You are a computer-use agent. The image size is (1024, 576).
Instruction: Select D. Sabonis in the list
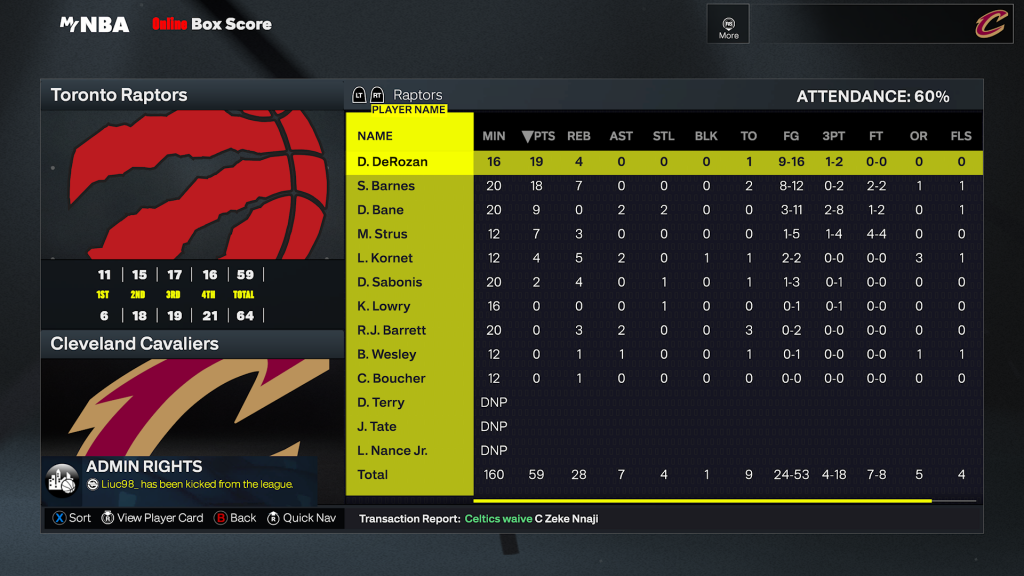click(390, 282)
